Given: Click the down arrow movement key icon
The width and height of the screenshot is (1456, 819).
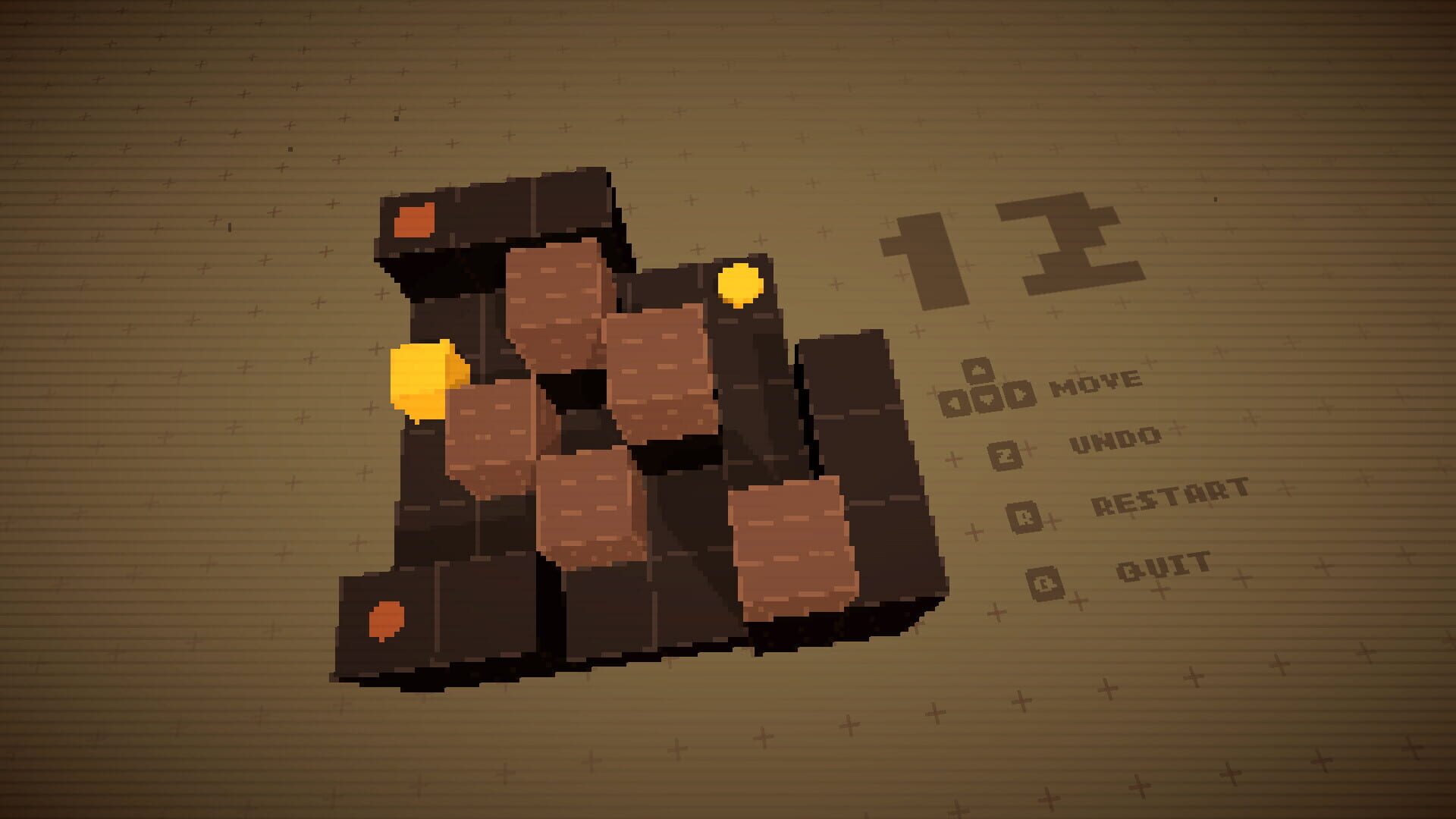Looking at the screenshot, I should tap(987, 399).
